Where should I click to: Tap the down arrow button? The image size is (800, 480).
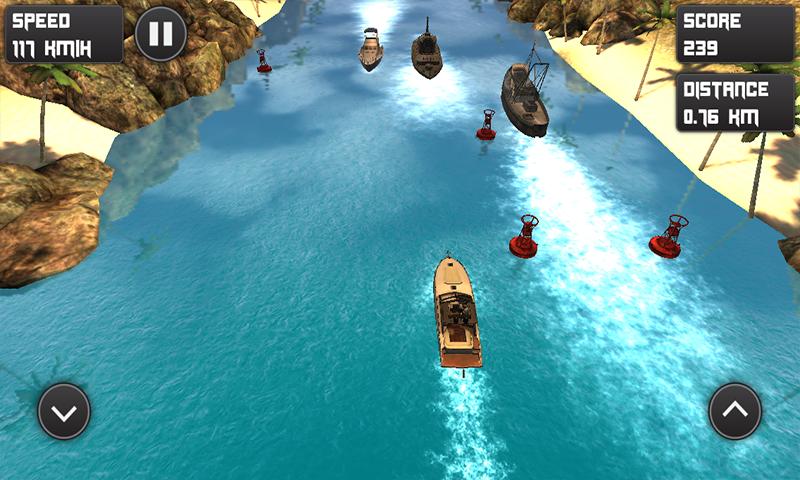click(x=64, y=411)
